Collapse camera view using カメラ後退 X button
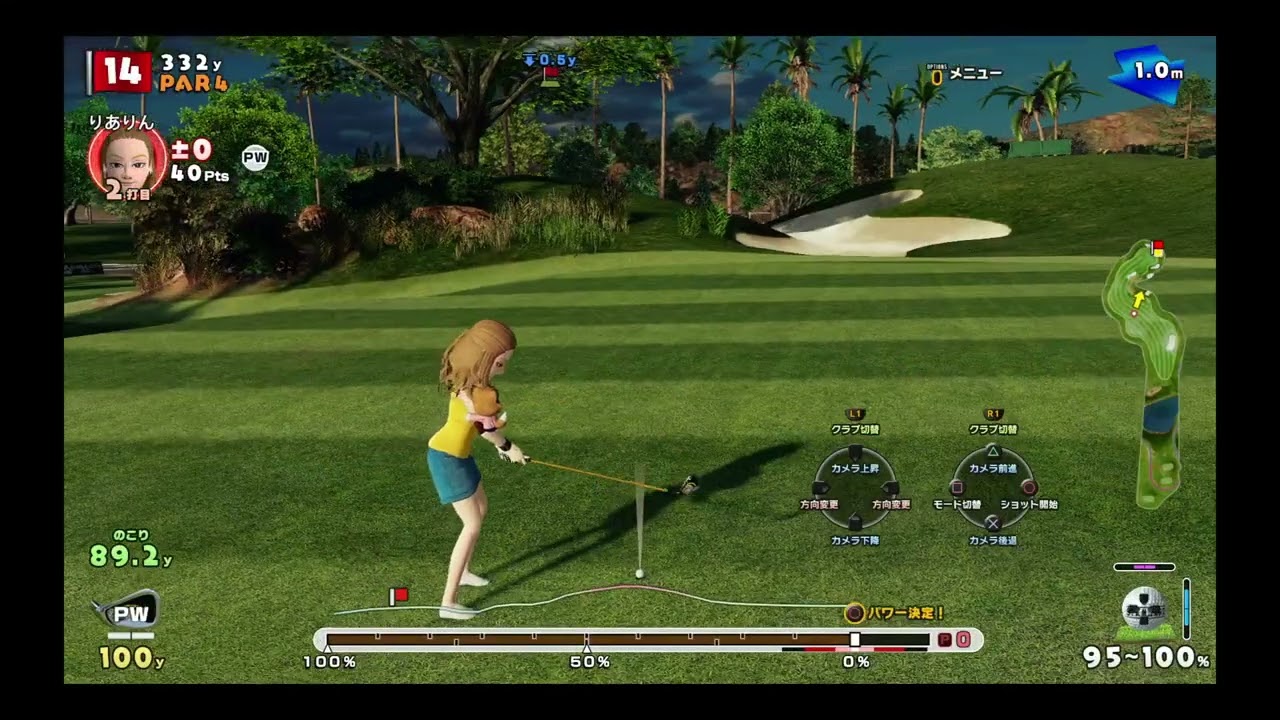Viewport: 1280px width, 720px height. tap(993, 523)
